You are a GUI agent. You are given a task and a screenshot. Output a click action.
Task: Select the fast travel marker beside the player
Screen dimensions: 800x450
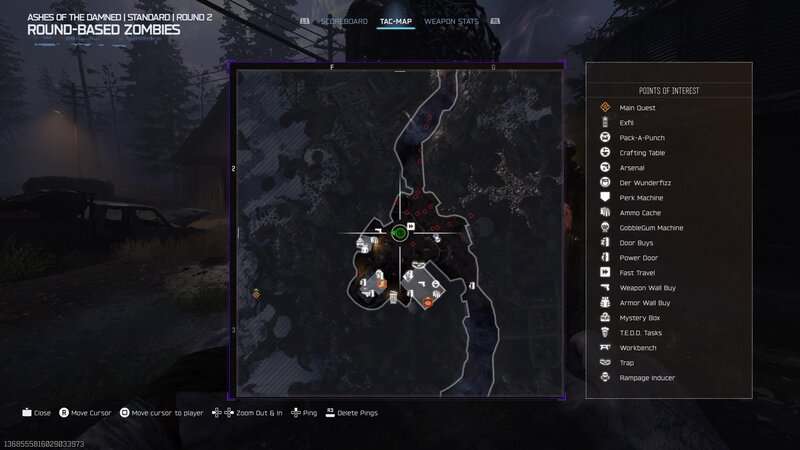pyautogui.click(x=411, y=226)
